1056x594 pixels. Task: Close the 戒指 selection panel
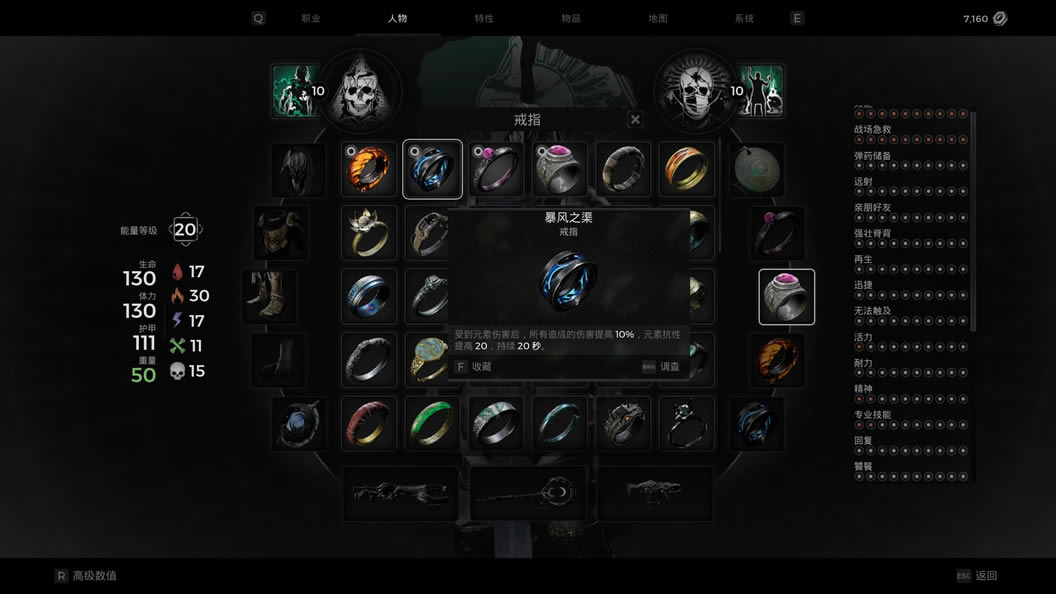pyautogui.click(x=635, y=120)
